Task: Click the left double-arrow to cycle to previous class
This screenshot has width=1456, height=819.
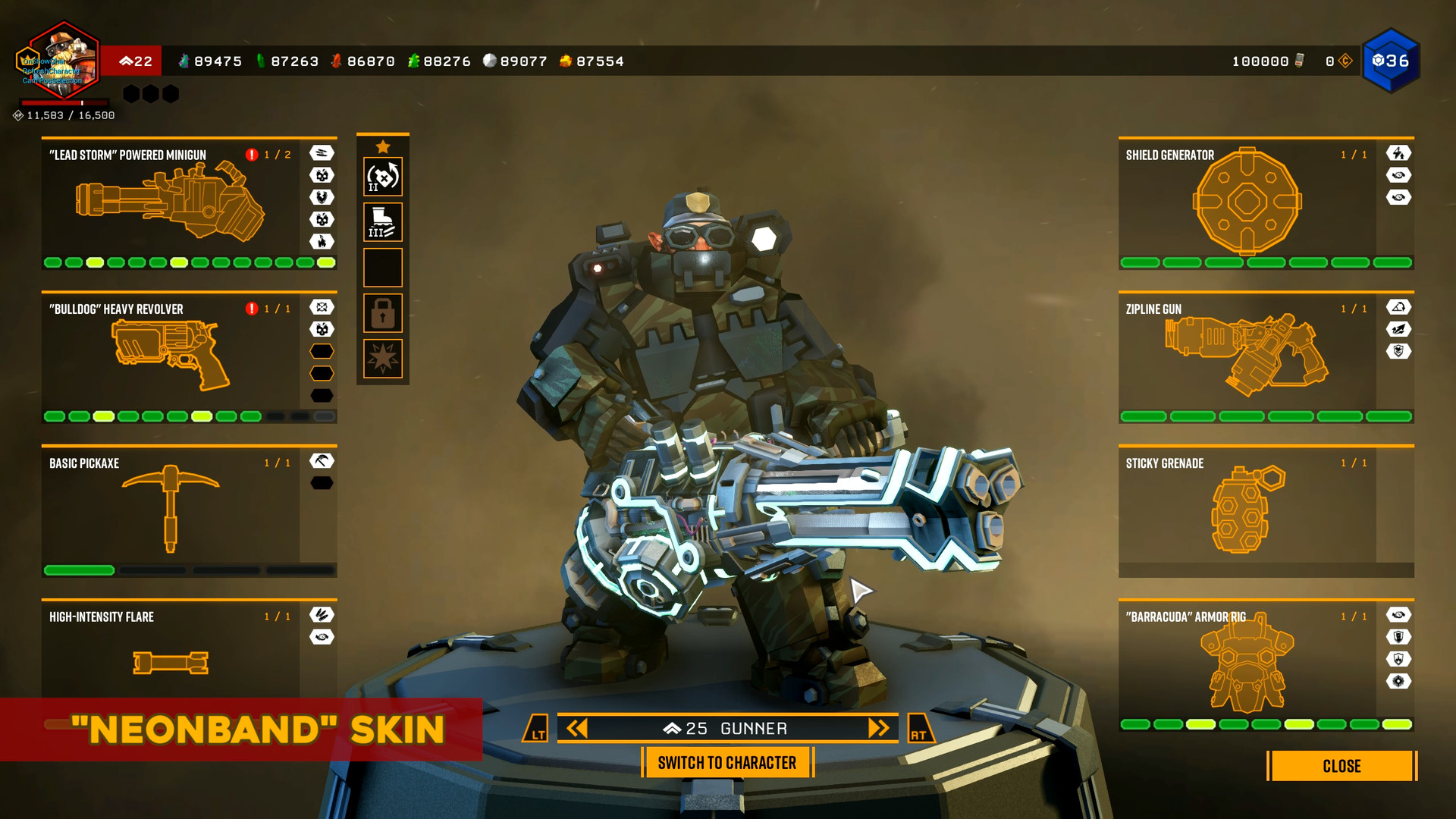Action: coord(576,728)
